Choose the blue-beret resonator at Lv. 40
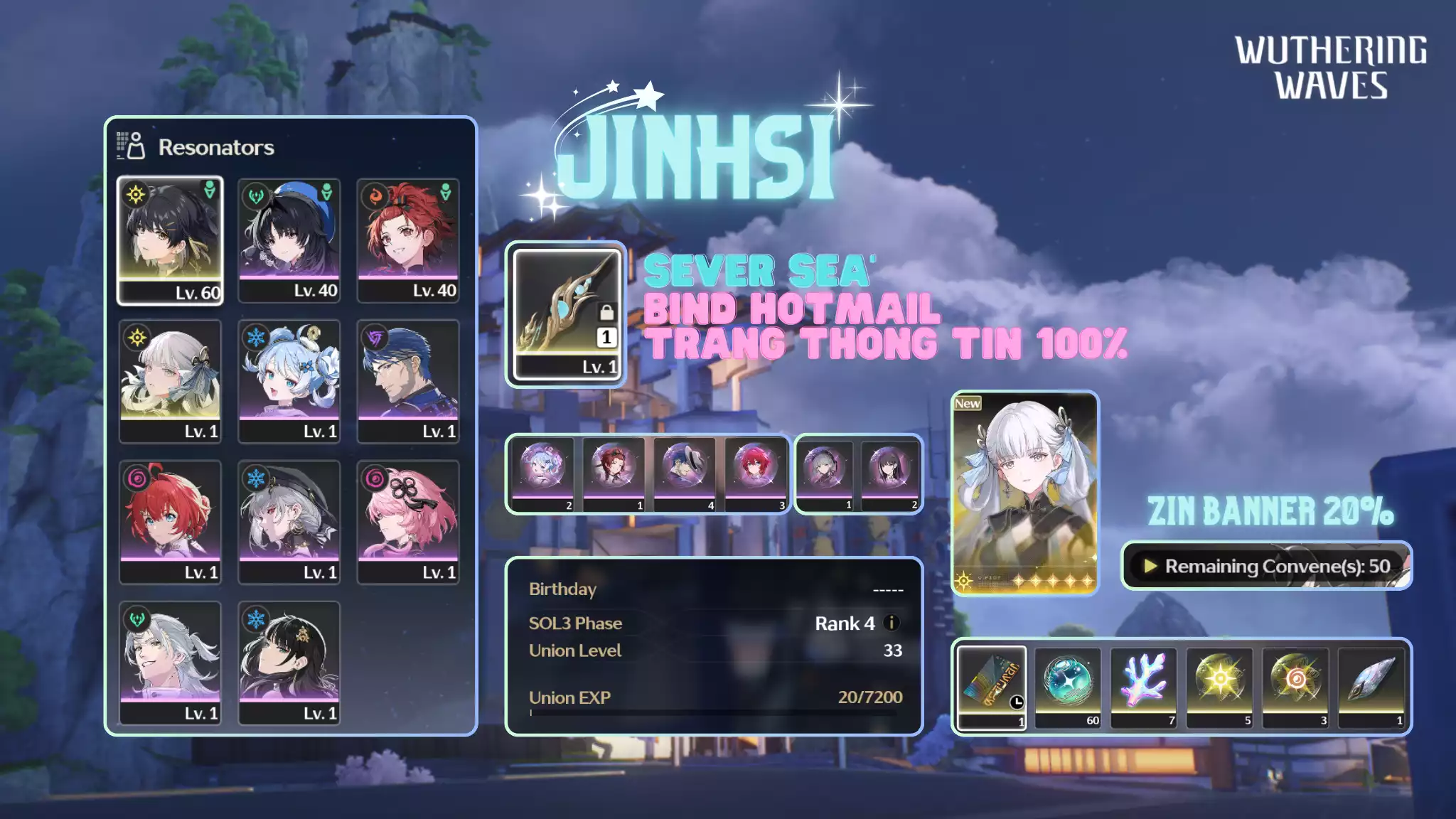The height and width of the screenshot is (819, 1456). pyautogui.click(x=289, y=240)
